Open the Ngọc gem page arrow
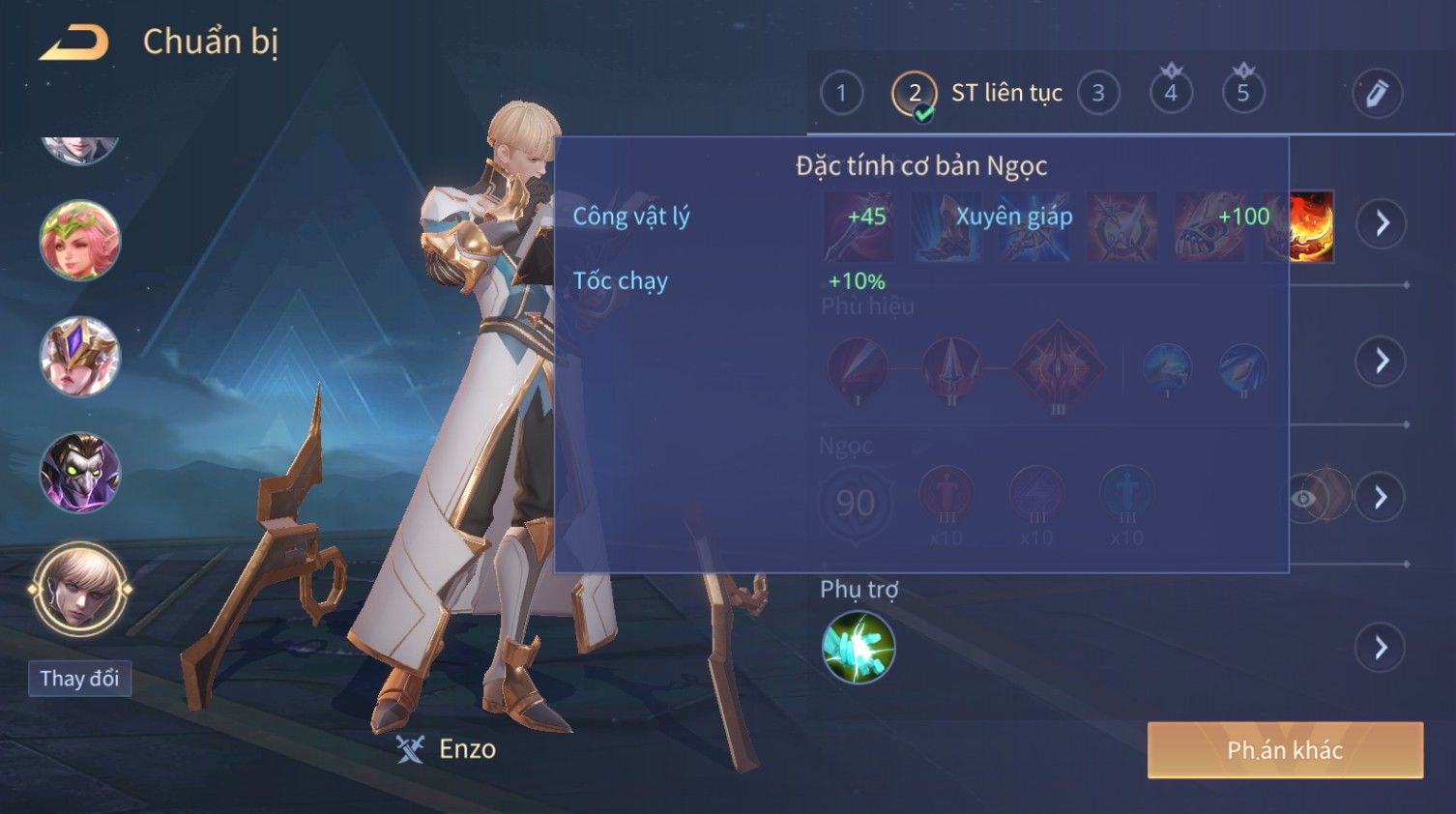This screenshot has width=1456, height=814. (x=1381, y=497)
